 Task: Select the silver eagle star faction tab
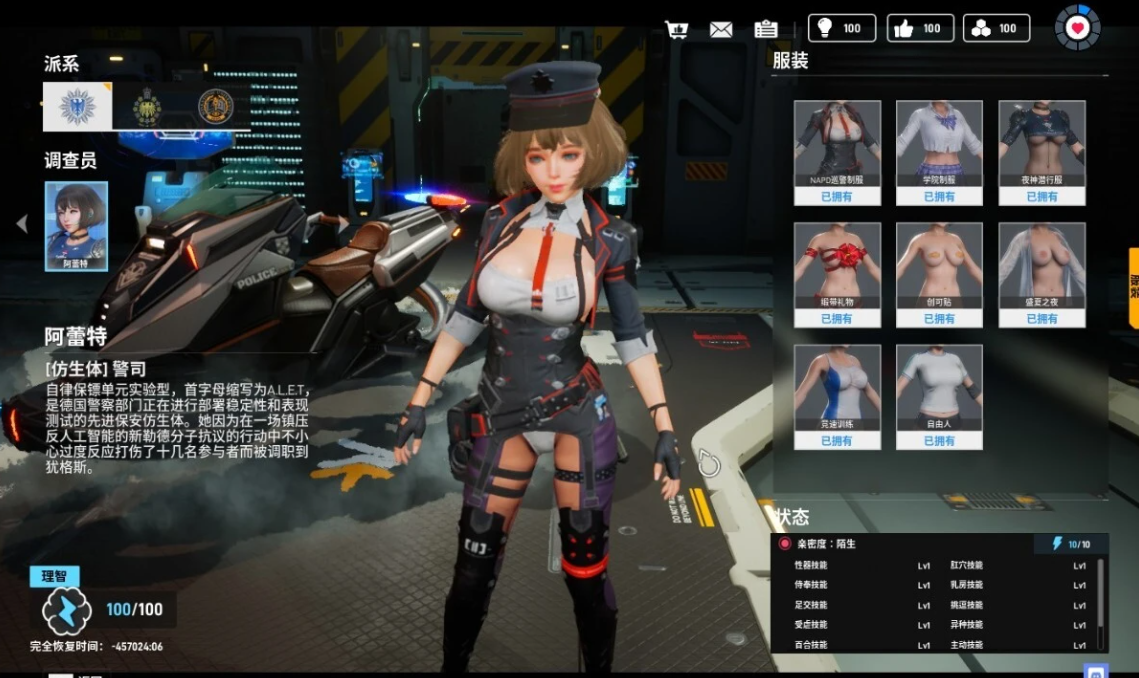click(x=77, y=106)
